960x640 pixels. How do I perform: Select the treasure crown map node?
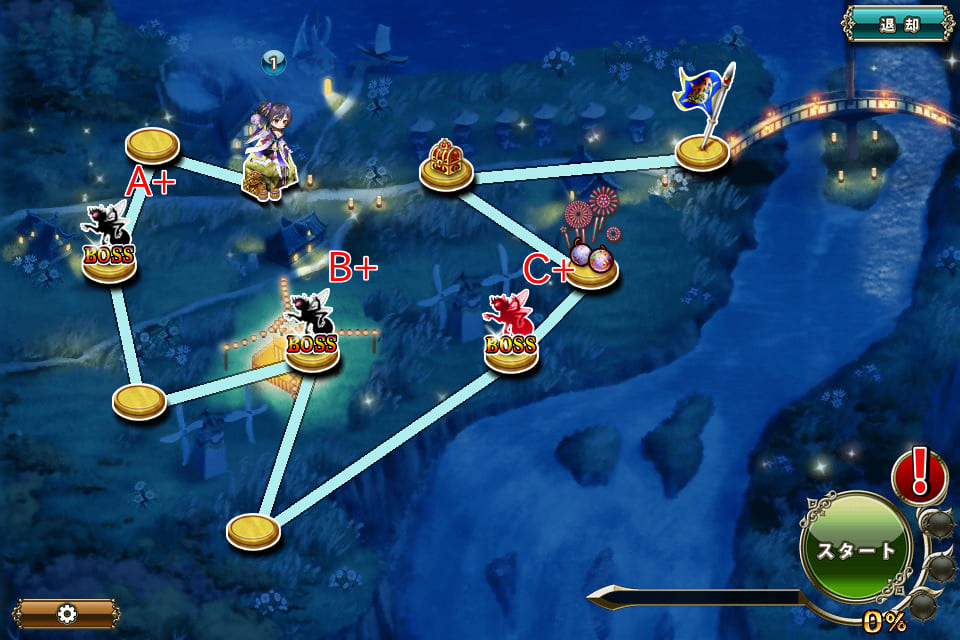pos(446,171)
